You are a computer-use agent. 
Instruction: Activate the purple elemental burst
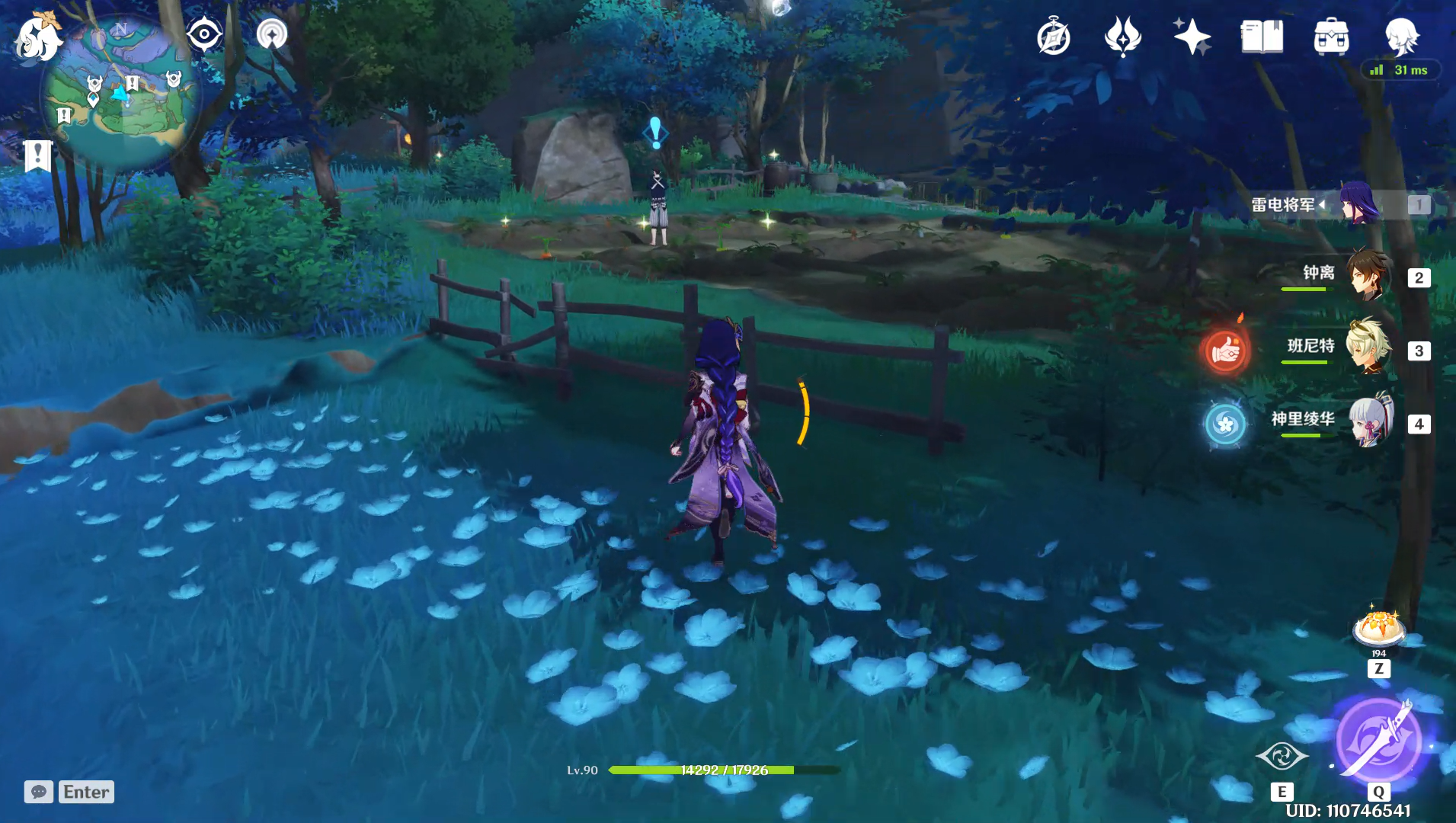(x=1378, y=741)
